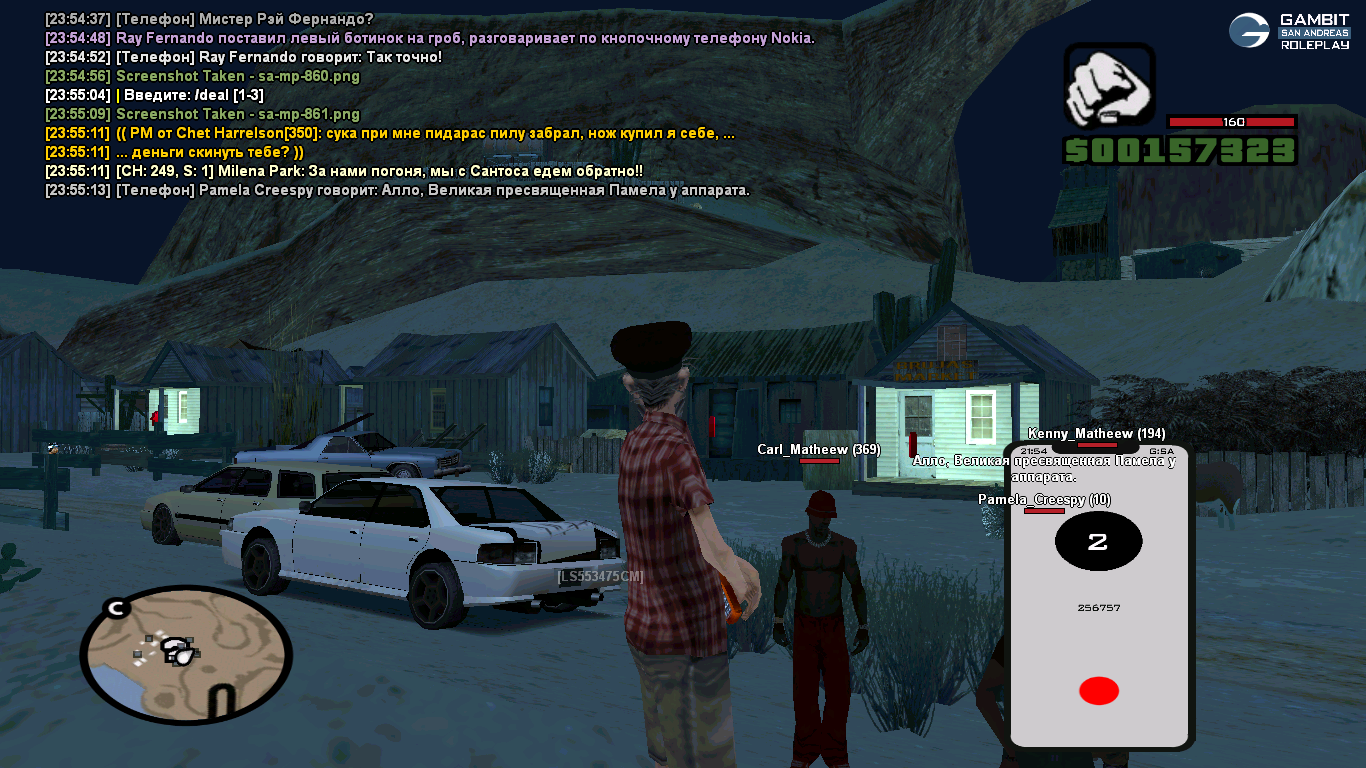This screenshot has height=768, width=1366.
Task: Click the phone number 256757 on the phone
Action: (x=1098, y=608)
